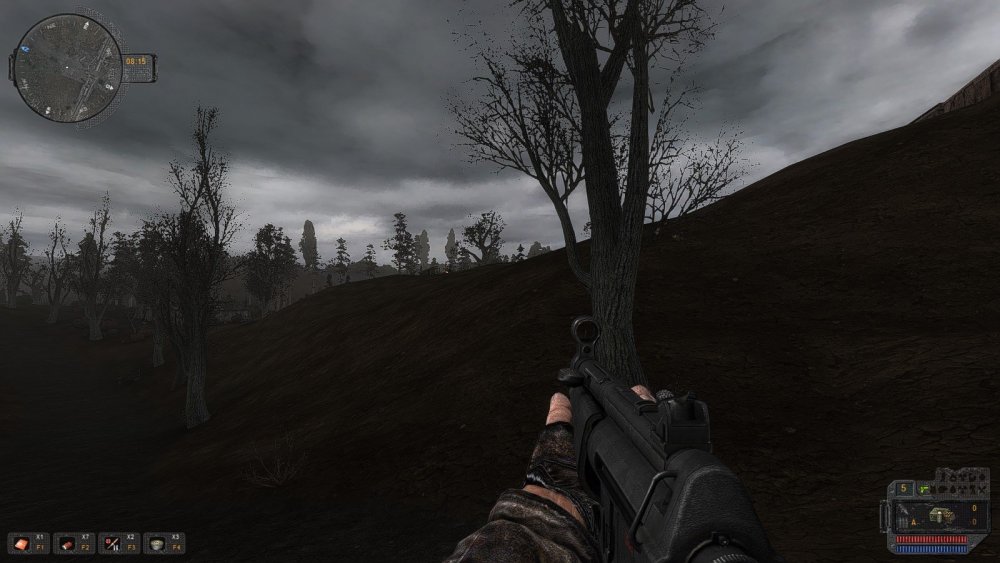Select the F2 quick slot item
The width and height of the screenshot is (1000, 563).
[67, 543]
